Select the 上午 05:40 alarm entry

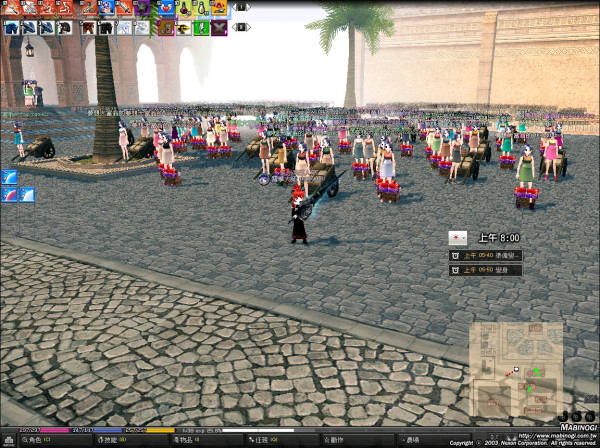486,255
